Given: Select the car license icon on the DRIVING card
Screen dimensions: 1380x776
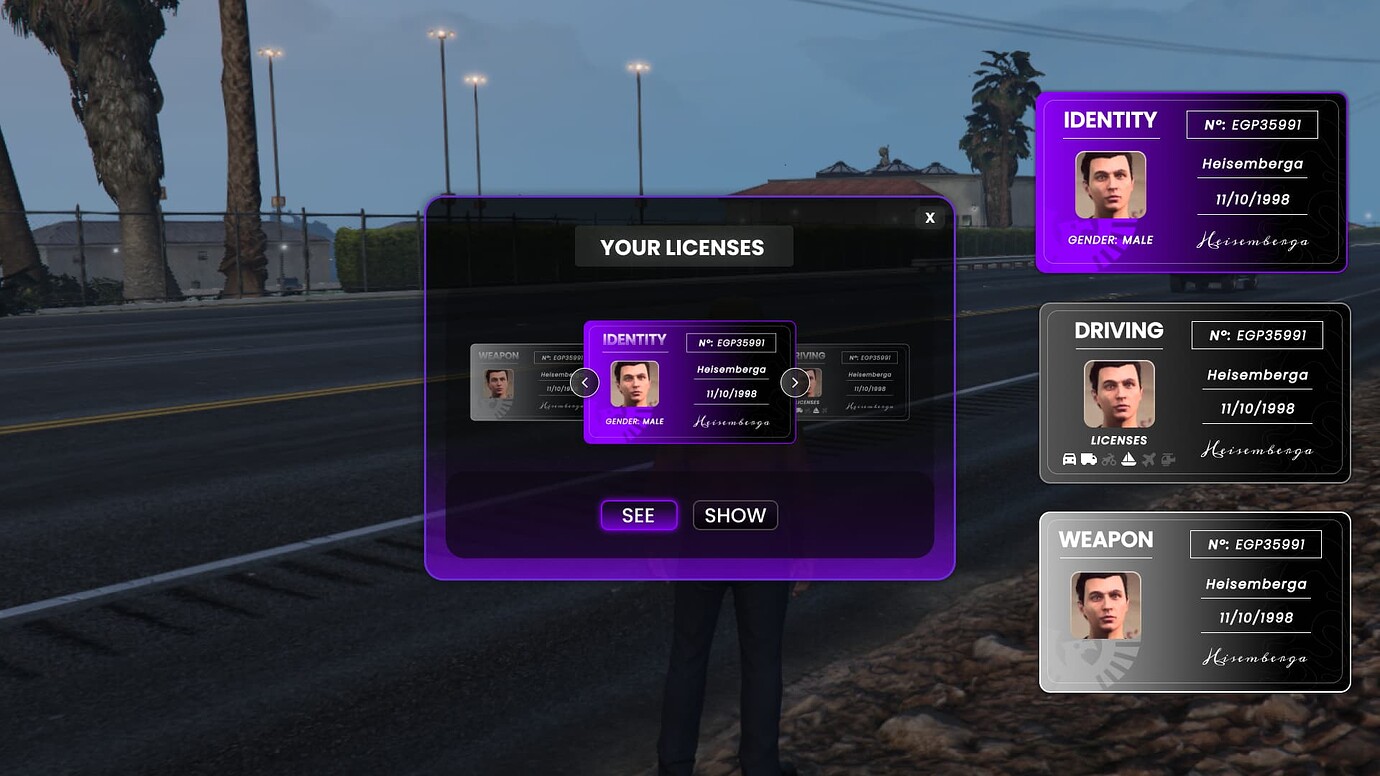Looking at the screenshot, I should click(x=1067, y=458).
